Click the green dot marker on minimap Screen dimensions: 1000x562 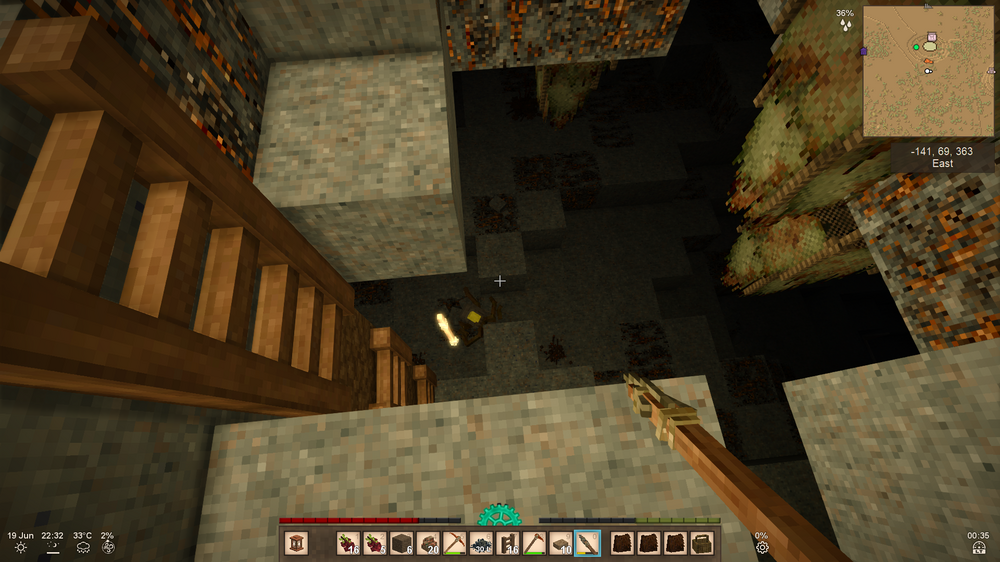pyautogui.click(x=916, y=46)
